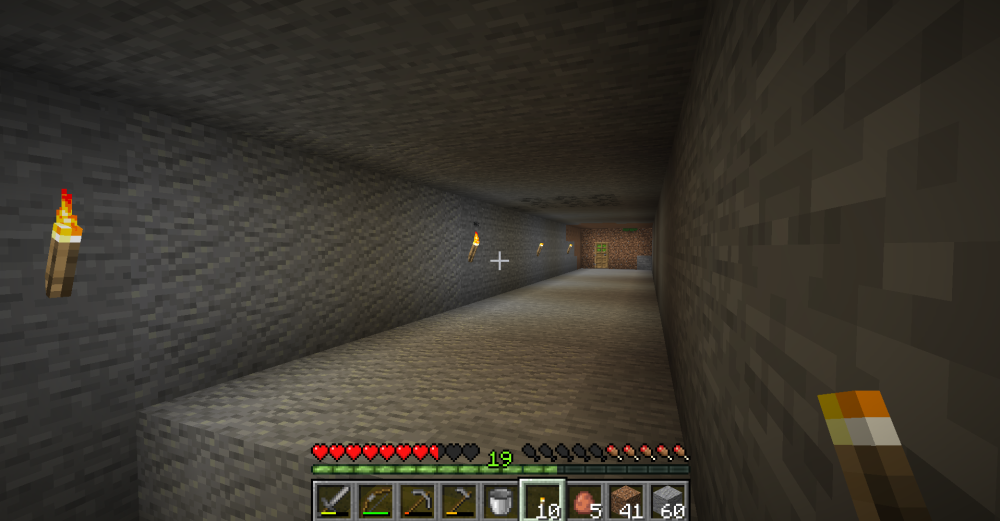This screenshot has width=1000, height=521.
Task: Select the stone block stack of 60
Action: [669, 500]
